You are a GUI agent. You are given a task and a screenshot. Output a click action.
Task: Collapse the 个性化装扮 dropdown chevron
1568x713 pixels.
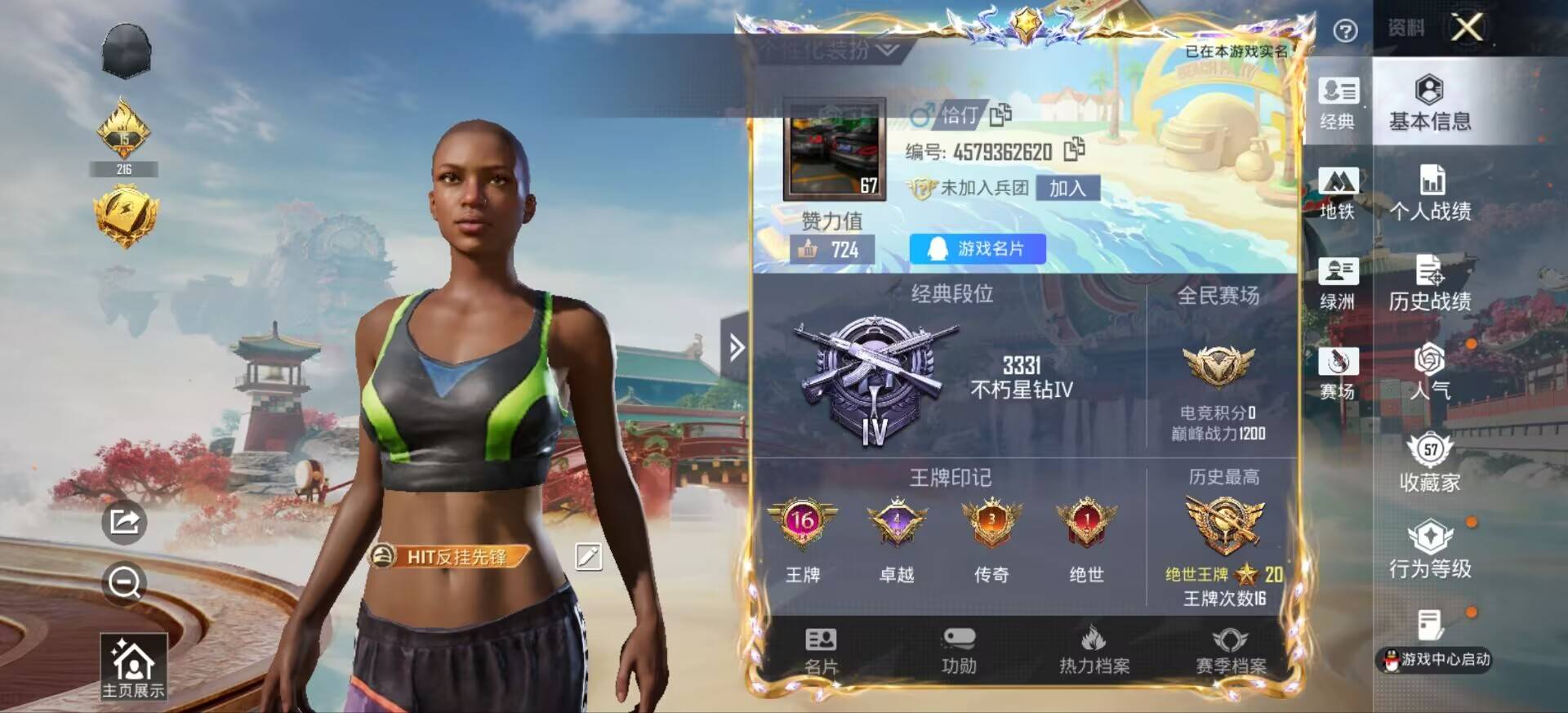[x=884, y=51]
